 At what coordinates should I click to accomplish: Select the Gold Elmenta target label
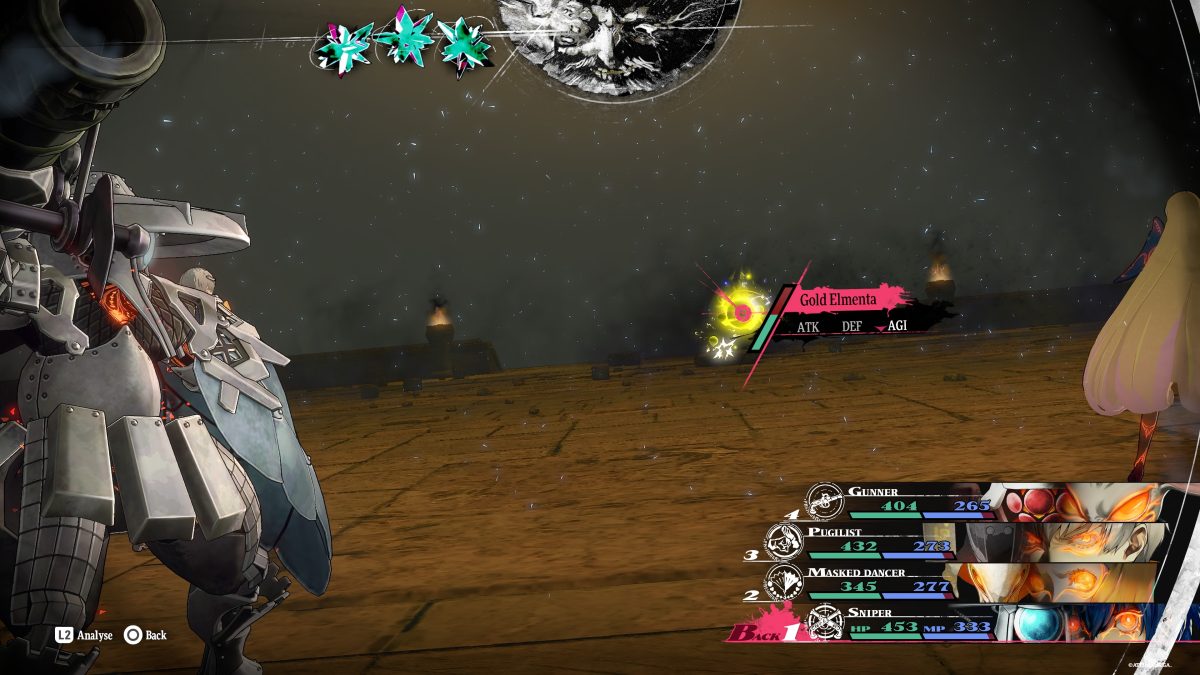(840, 299)
